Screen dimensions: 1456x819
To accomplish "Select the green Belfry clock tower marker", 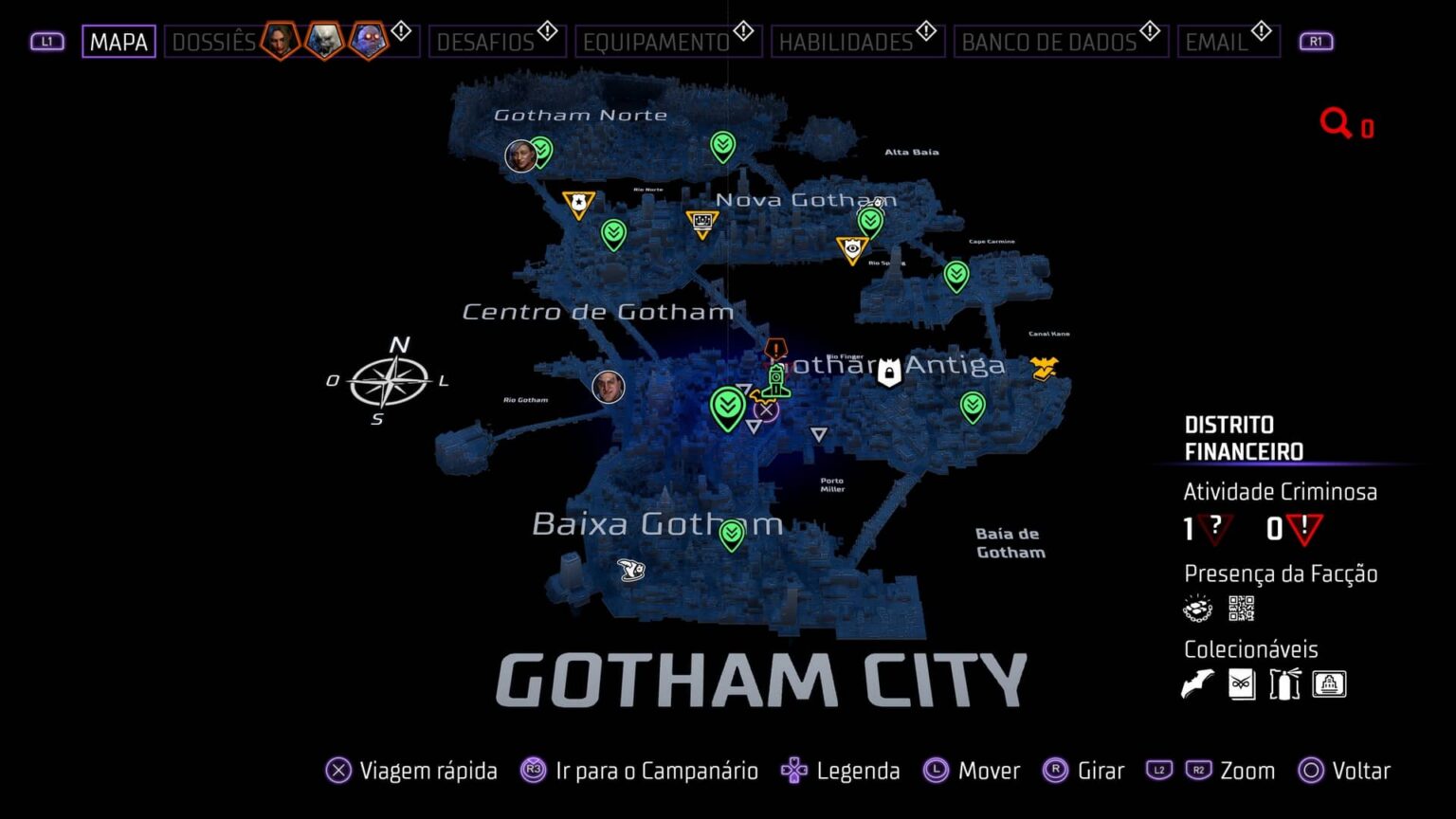I will point(775,382).
